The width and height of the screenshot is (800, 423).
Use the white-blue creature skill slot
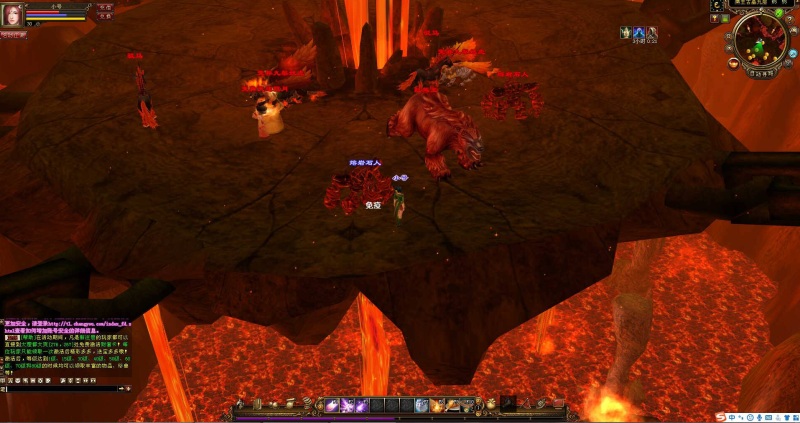click(422, 405)
